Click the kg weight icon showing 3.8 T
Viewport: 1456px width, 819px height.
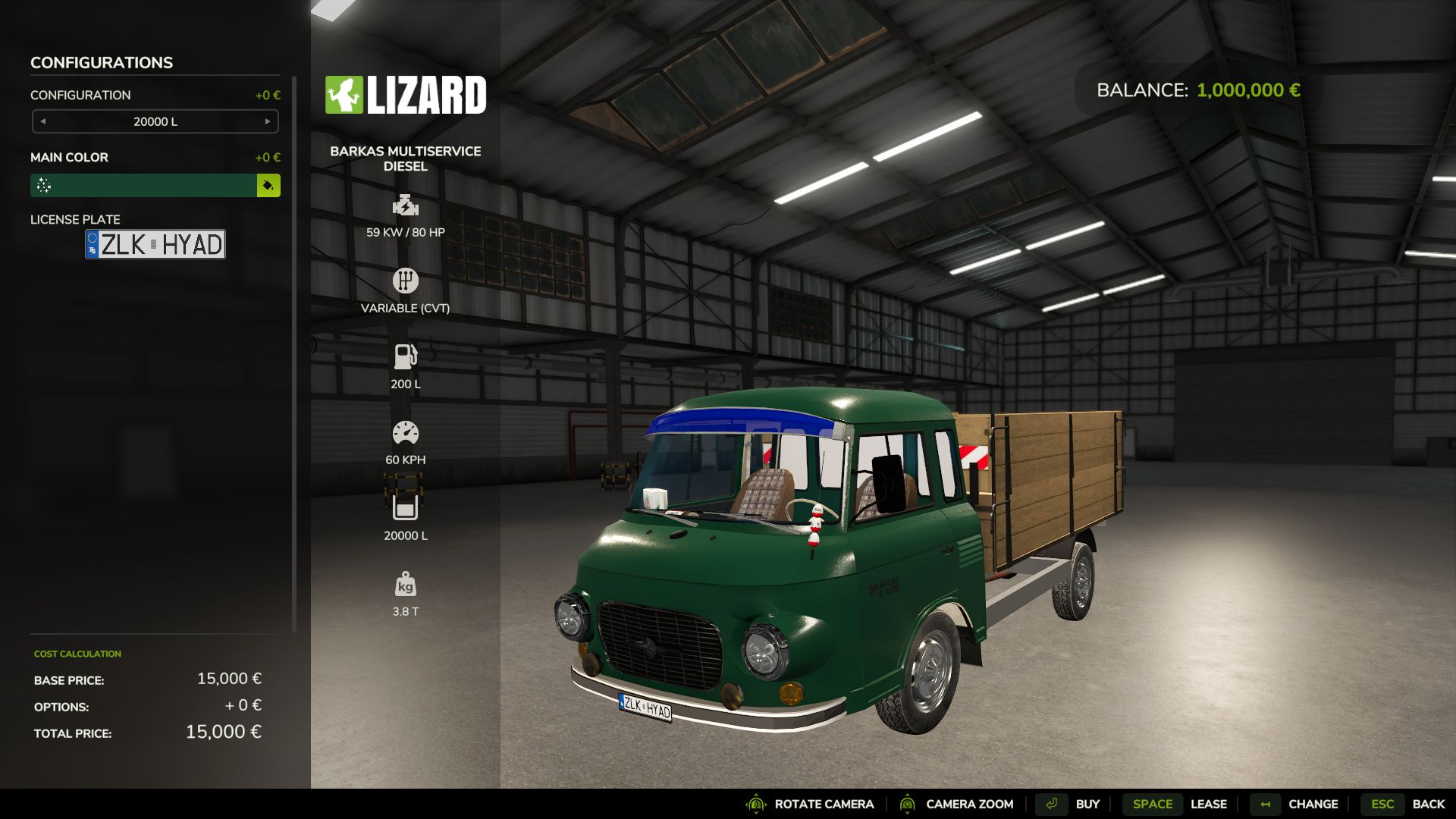(406, 585)
